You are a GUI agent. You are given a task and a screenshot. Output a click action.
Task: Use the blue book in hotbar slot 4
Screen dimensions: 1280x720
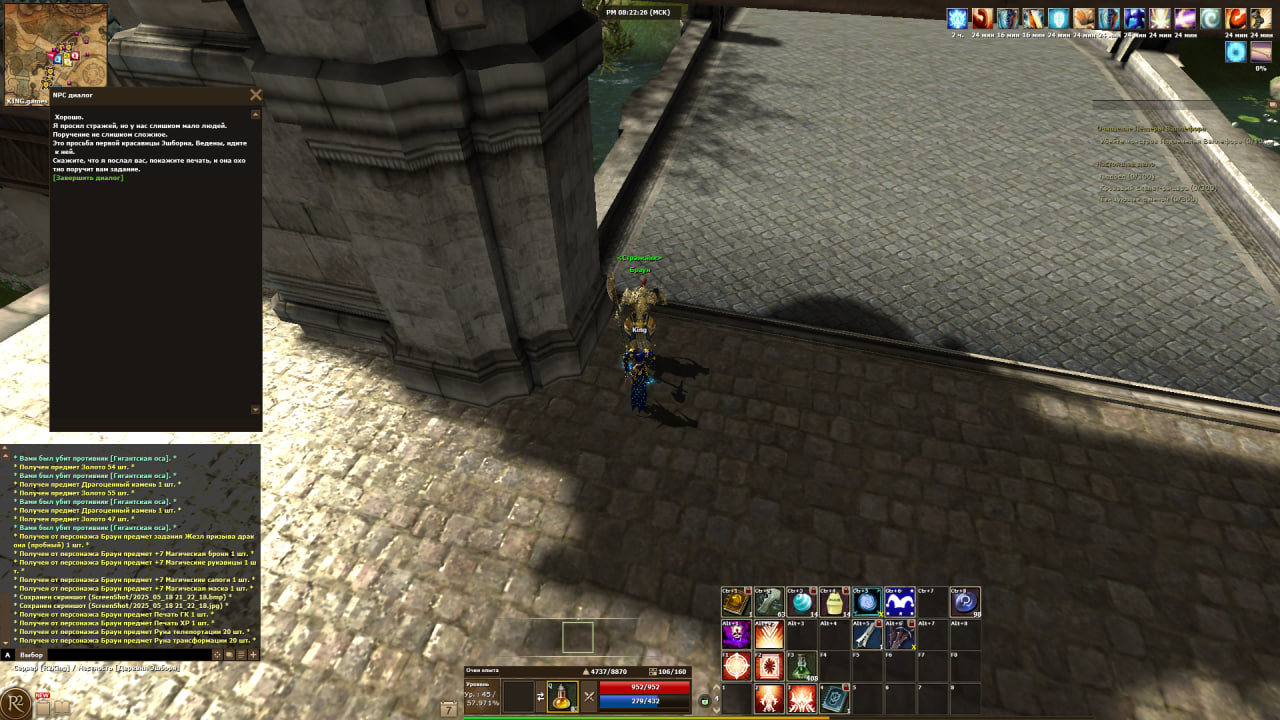click(x=834, y=698)
